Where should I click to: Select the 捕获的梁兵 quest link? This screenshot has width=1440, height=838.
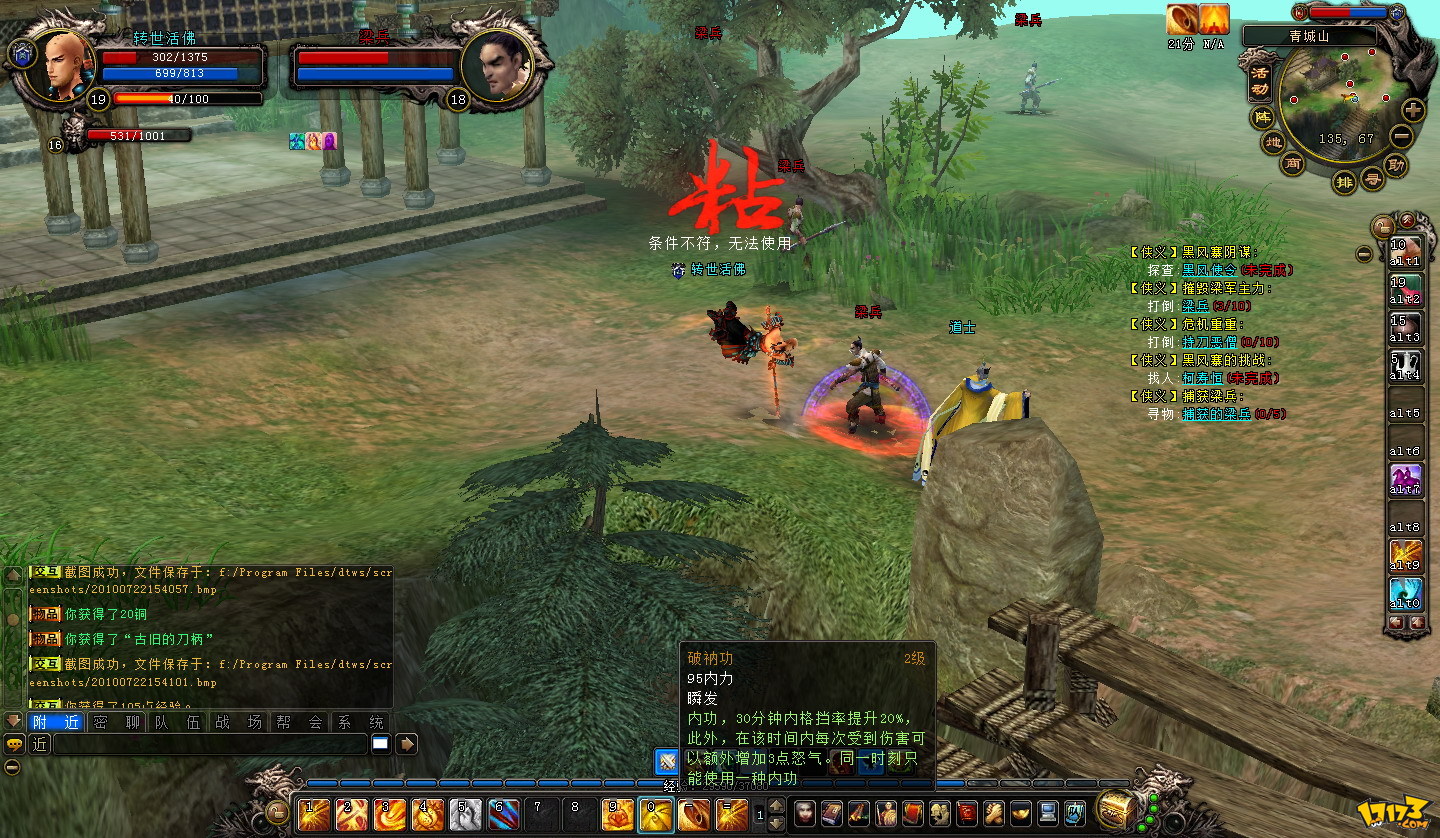click(1216, 414)
